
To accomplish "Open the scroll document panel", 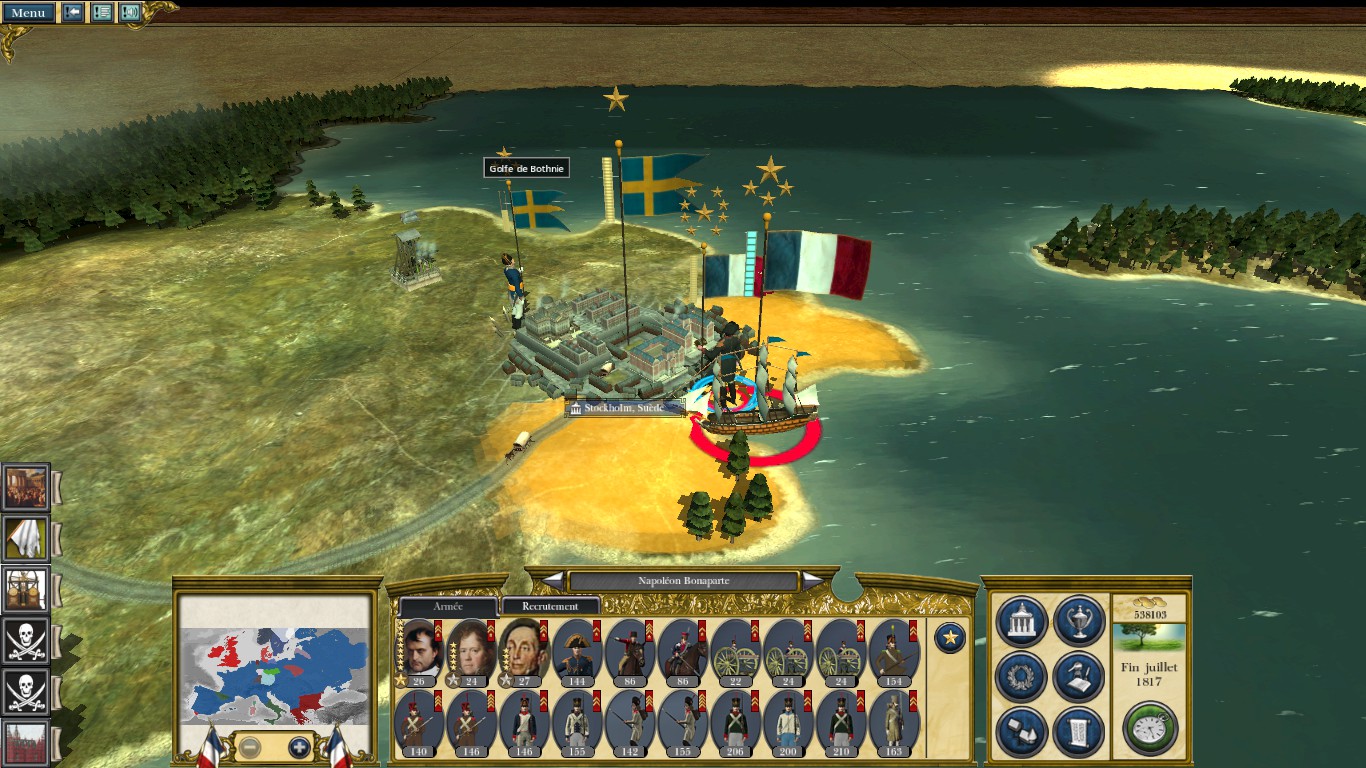I will click(x=1079, y=731).
